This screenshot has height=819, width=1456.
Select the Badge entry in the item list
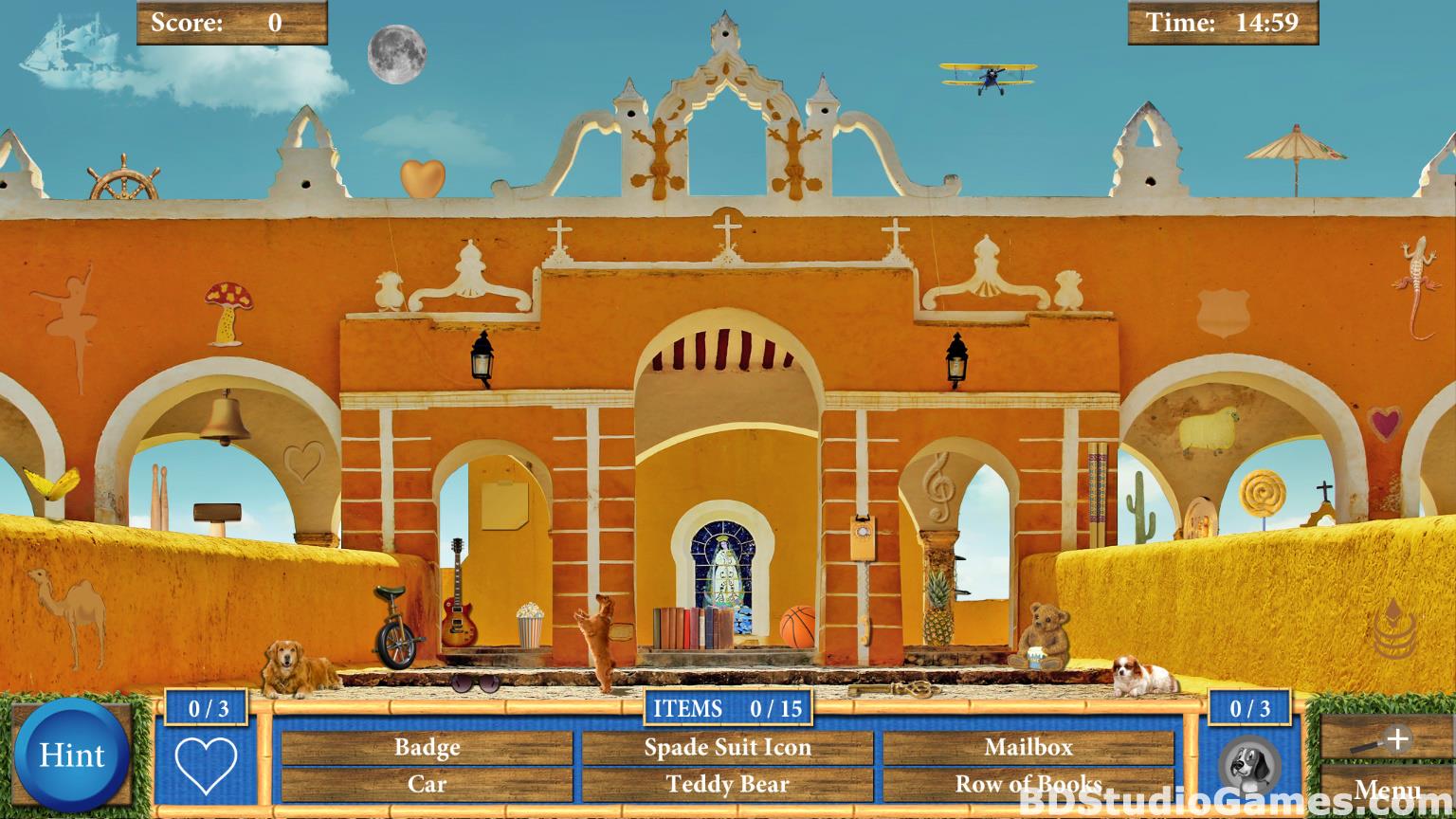tap(427, 748)
